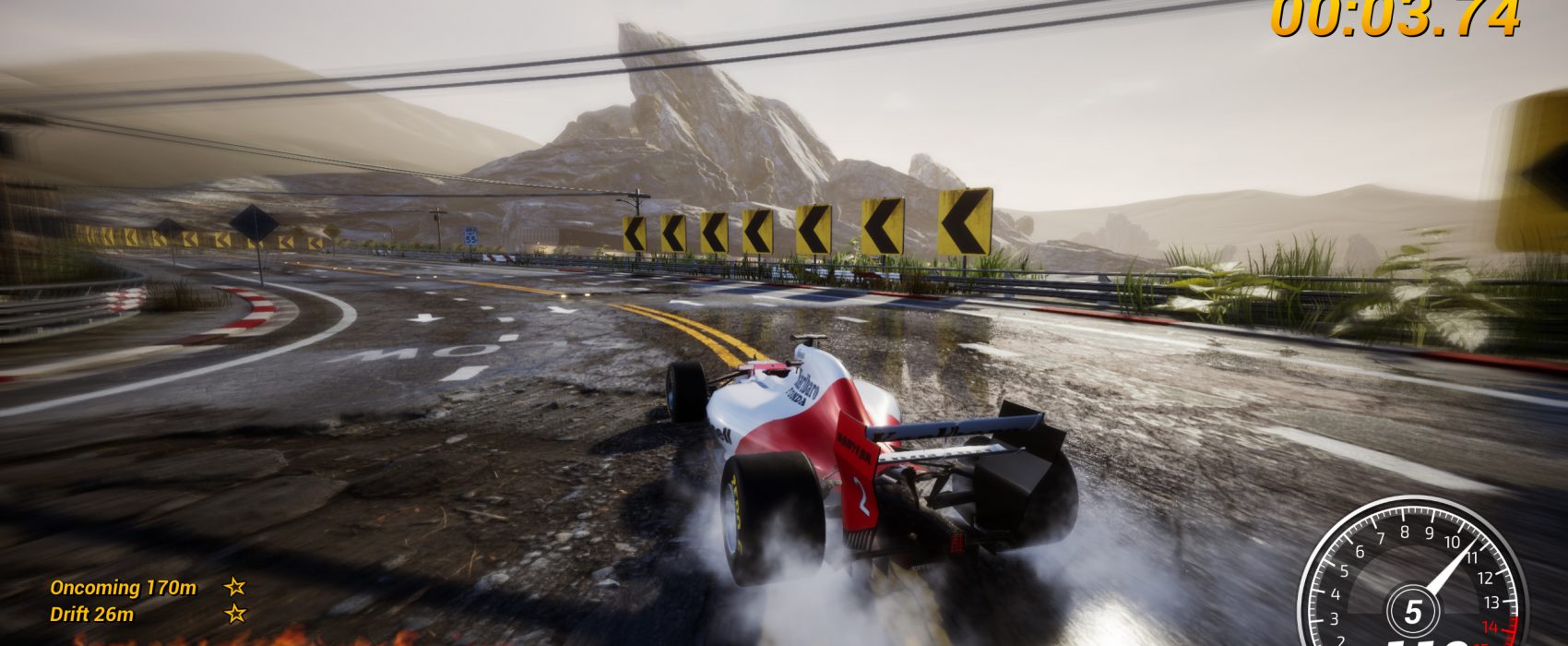Click the star beside the Drift objective

click(235, 613)
